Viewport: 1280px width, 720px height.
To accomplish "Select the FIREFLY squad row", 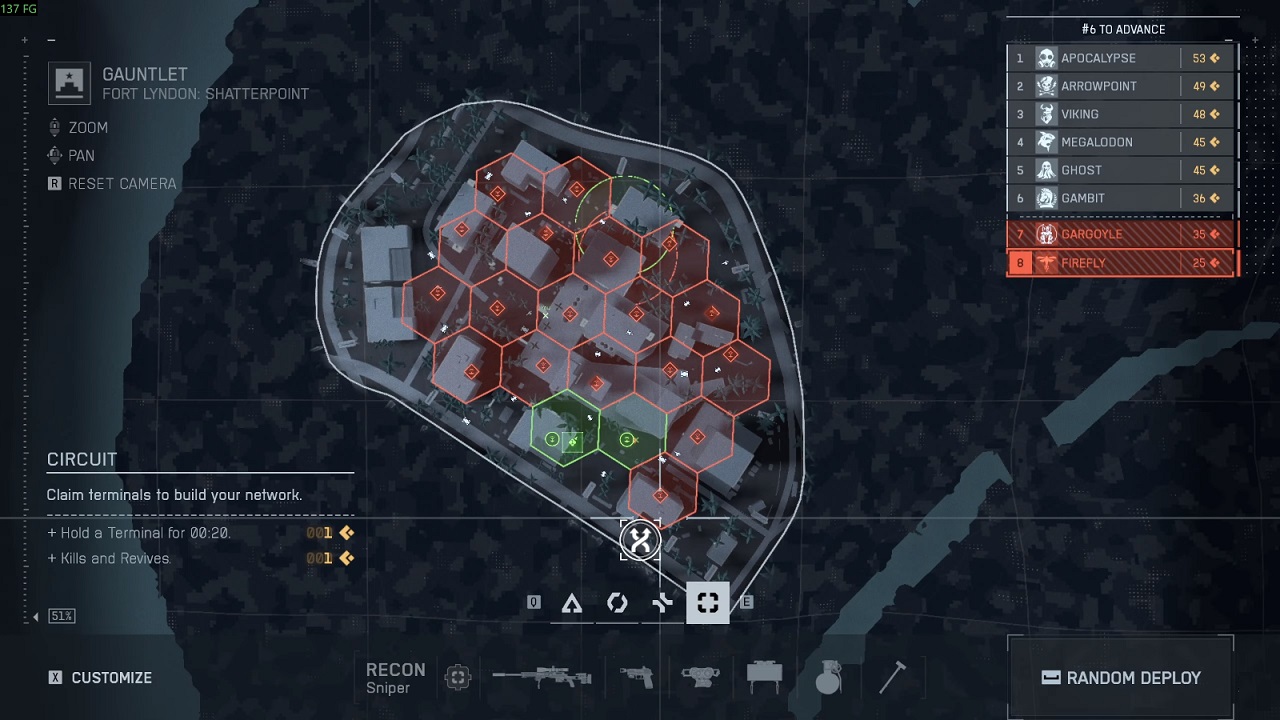I will tap(1121, 263).
